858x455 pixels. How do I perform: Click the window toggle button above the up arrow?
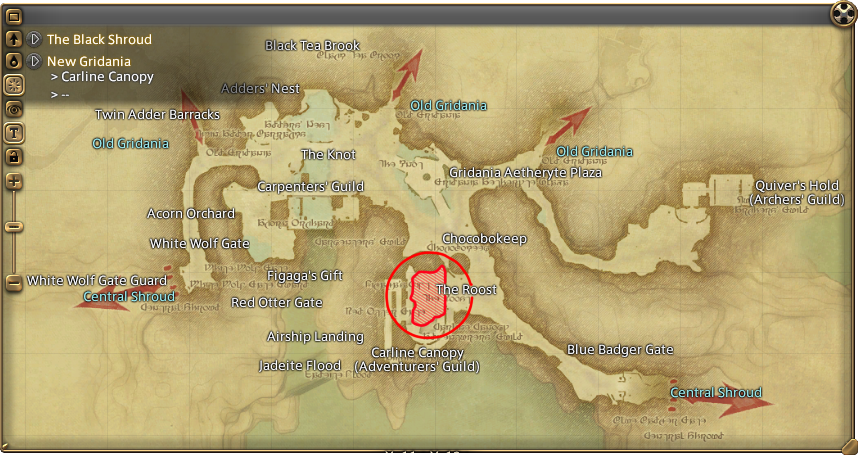(x=14, y=16)
